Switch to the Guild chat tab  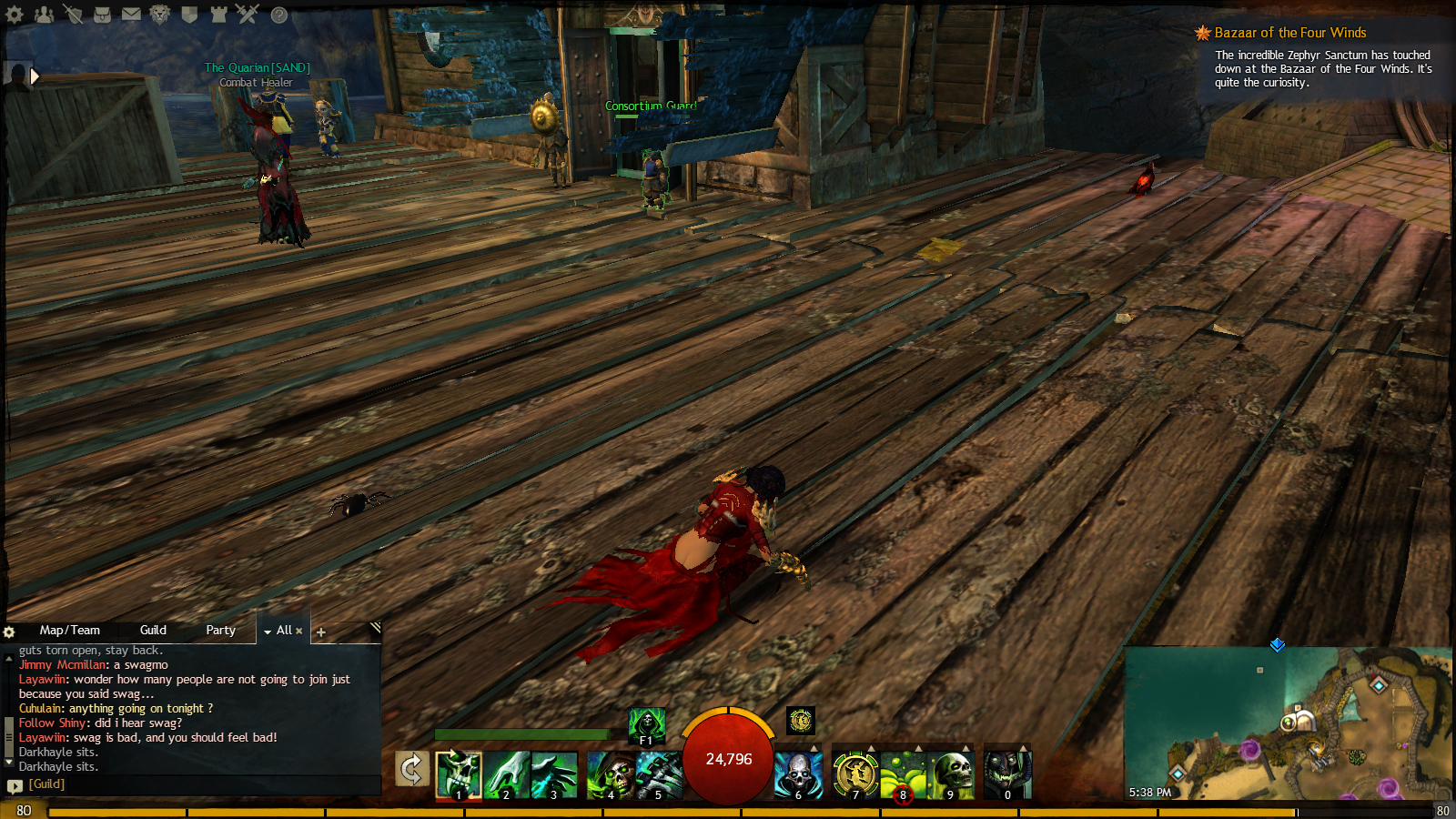[x=153, y=630]
